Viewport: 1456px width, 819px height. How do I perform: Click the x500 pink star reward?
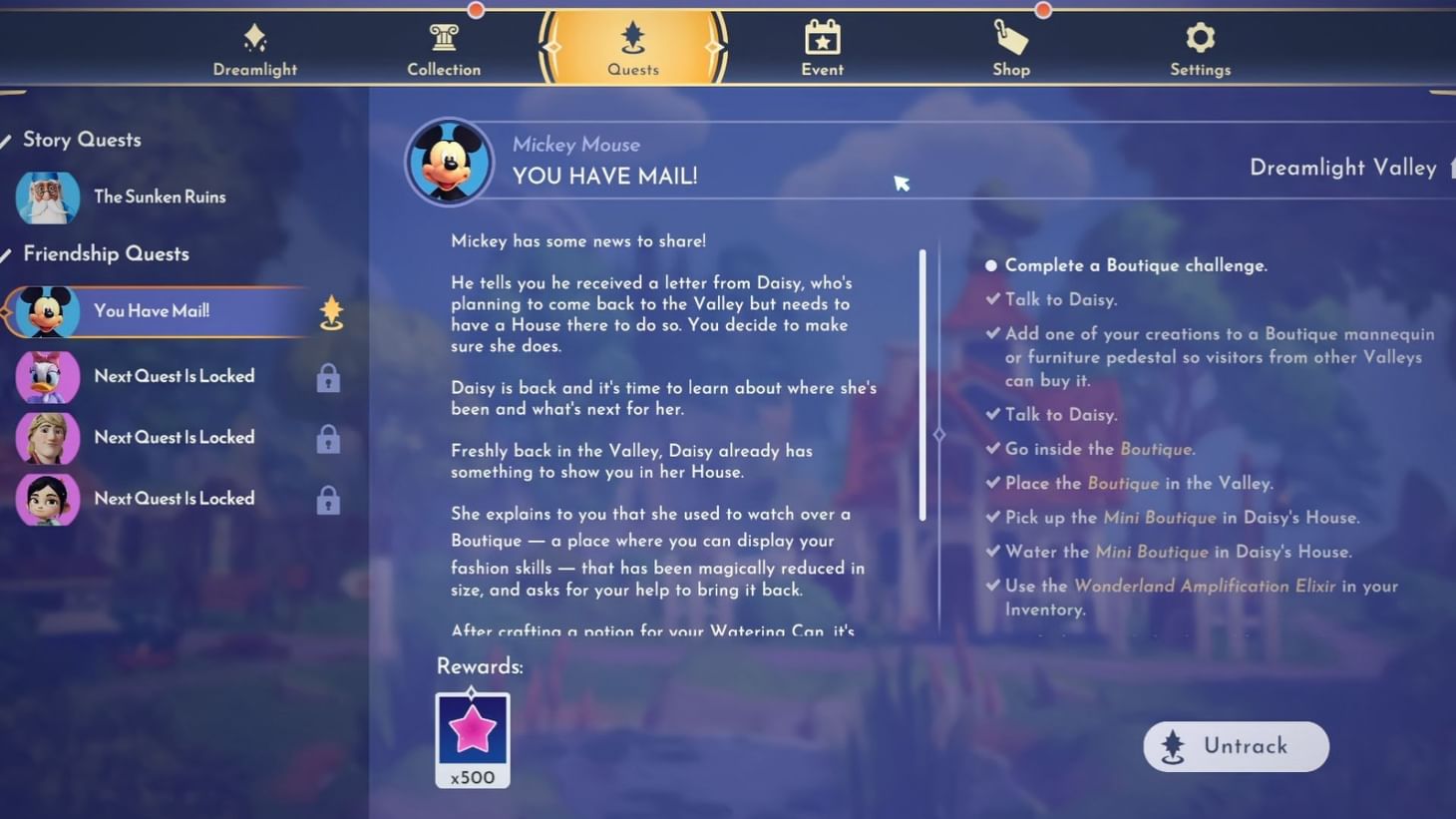[x=472, y=736]
